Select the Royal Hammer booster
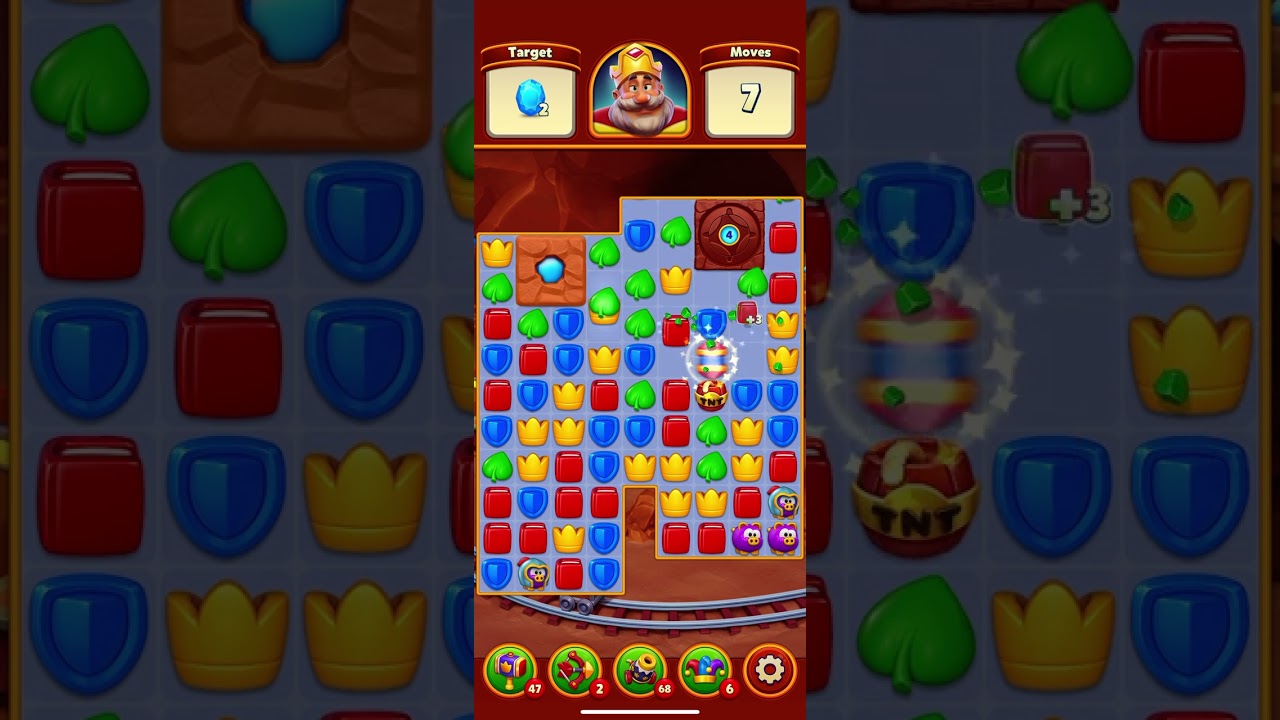Viewport: 1280px width, 720px height. point(513,670)
